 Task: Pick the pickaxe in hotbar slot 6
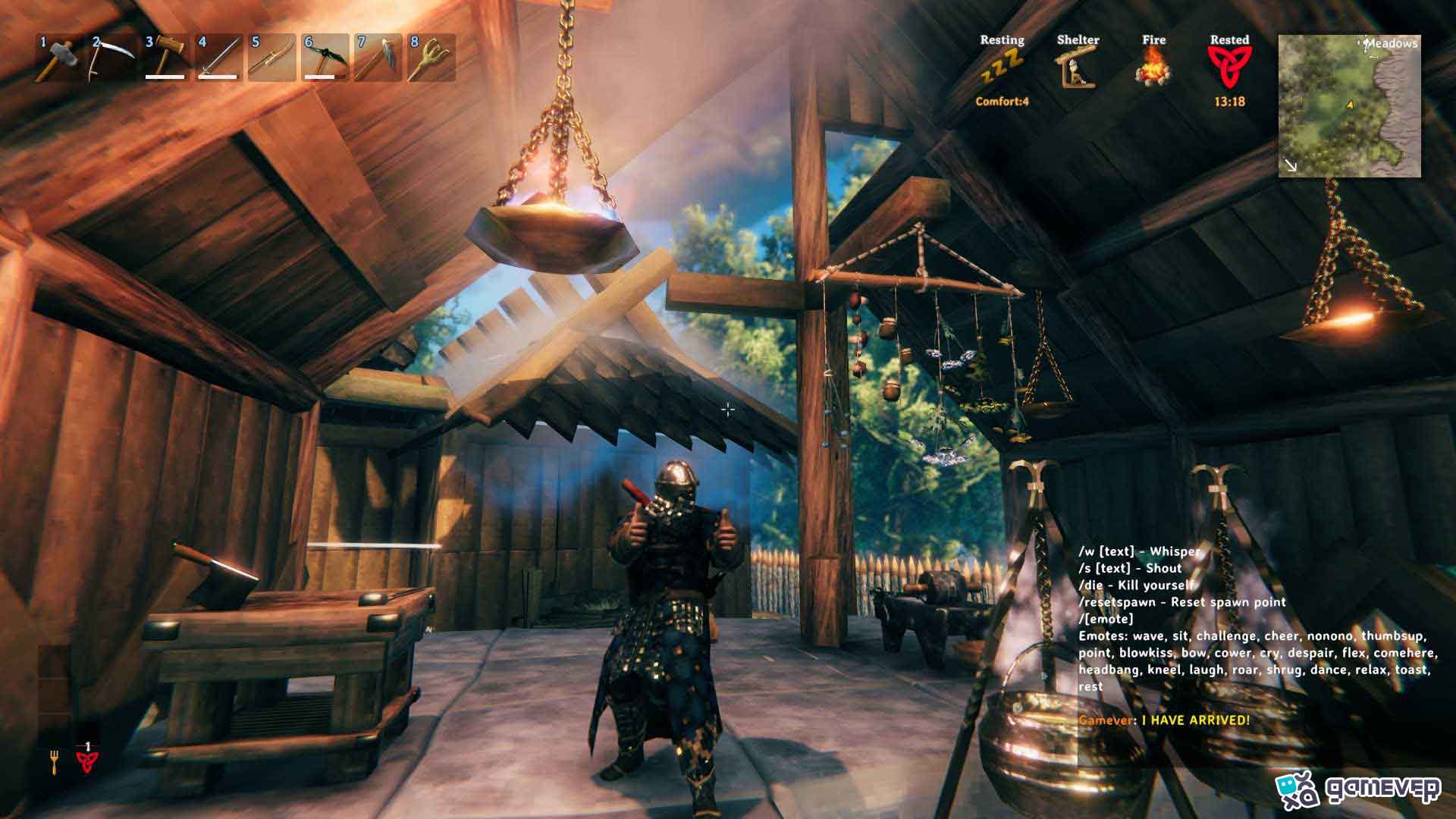pyautogui.click(x=325, y=58)
